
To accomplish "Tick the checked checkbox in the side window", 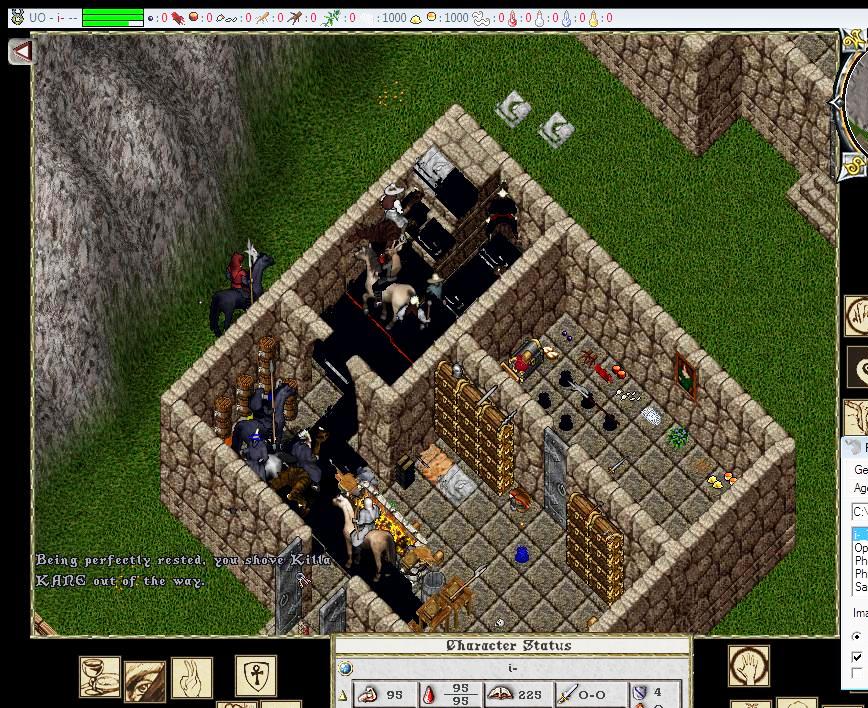I will (857, 657).
